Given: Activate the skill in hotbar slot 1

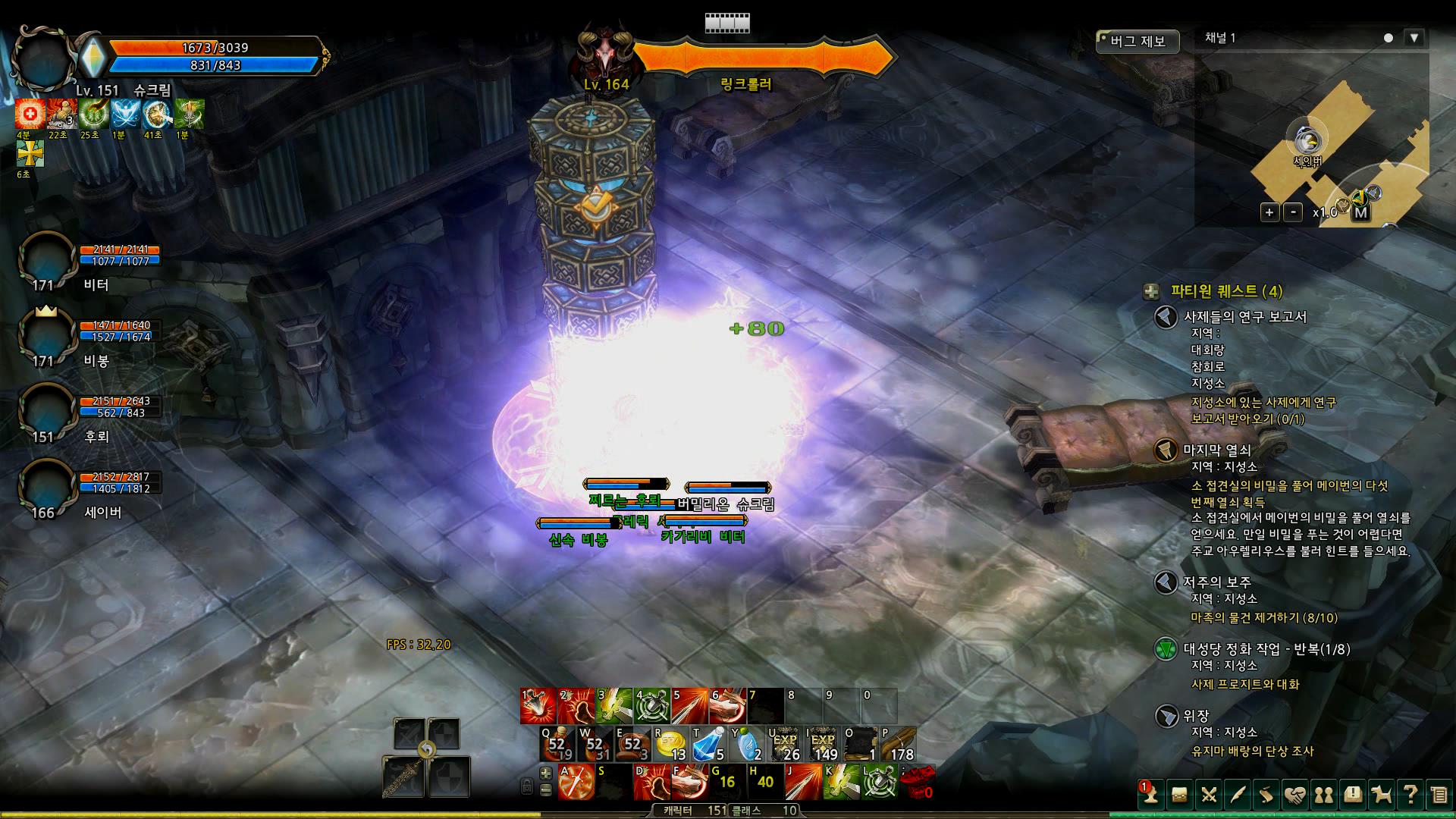Looking at the screenshot, I should pos(538,706).
